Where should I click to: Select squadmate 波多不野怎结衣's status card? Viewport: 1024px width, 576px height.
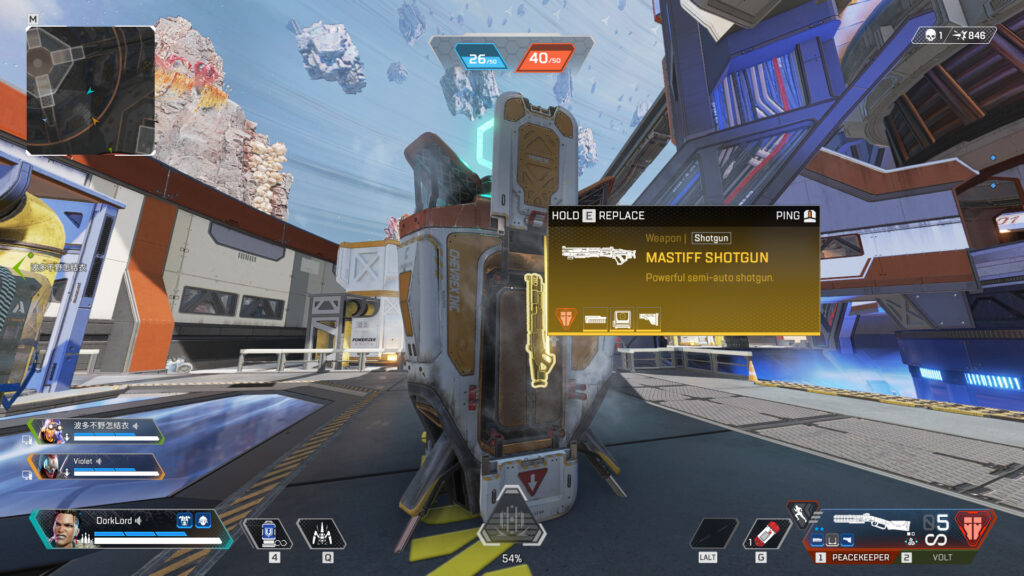point(98,430)
